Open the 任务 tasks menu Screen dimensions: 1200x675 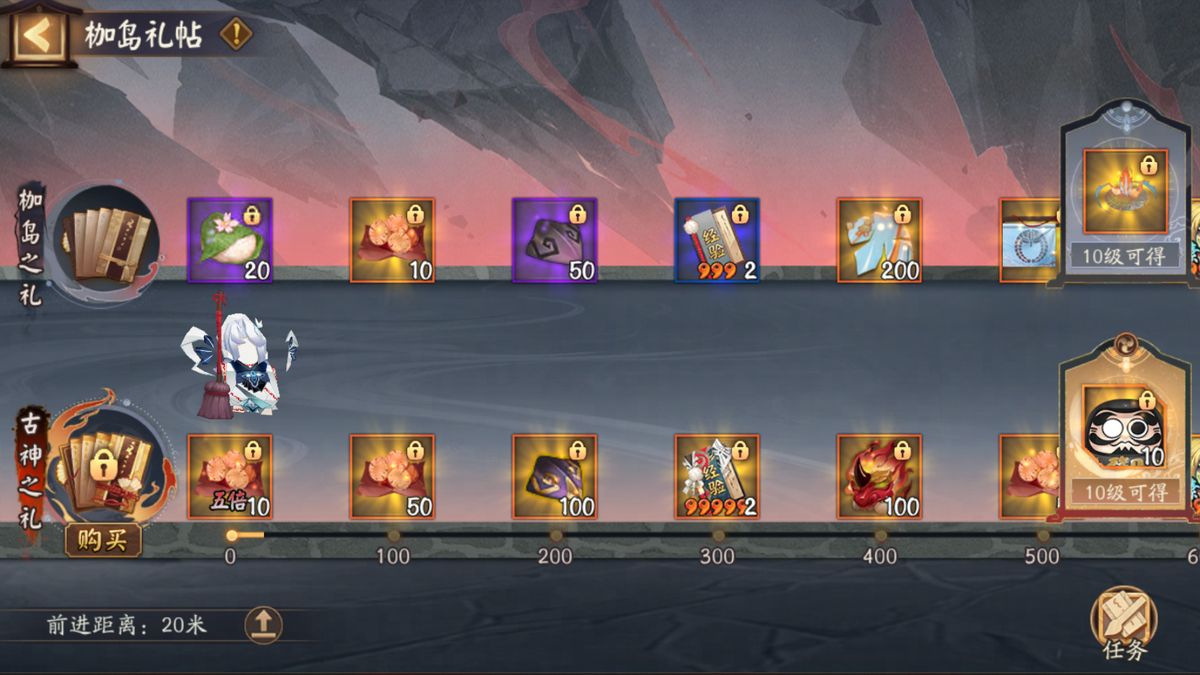(x=1124, y=622)
